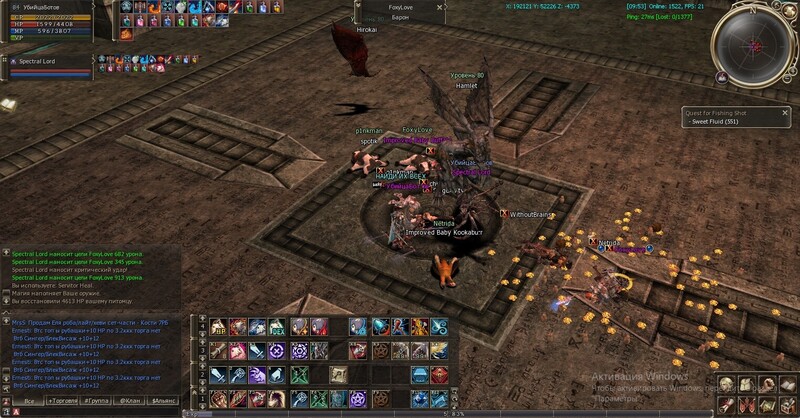Image resolution: width=800 pixels, height=418 pixels.
Task: Switch to the @Клан clan chat tab
Action: [x=130, y=400]
